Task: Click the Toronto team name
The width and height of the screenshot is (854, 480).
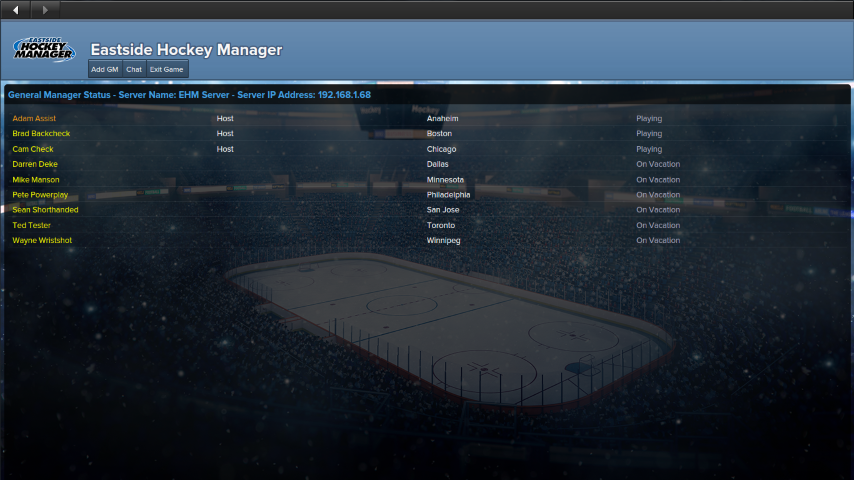Action: 440,225
